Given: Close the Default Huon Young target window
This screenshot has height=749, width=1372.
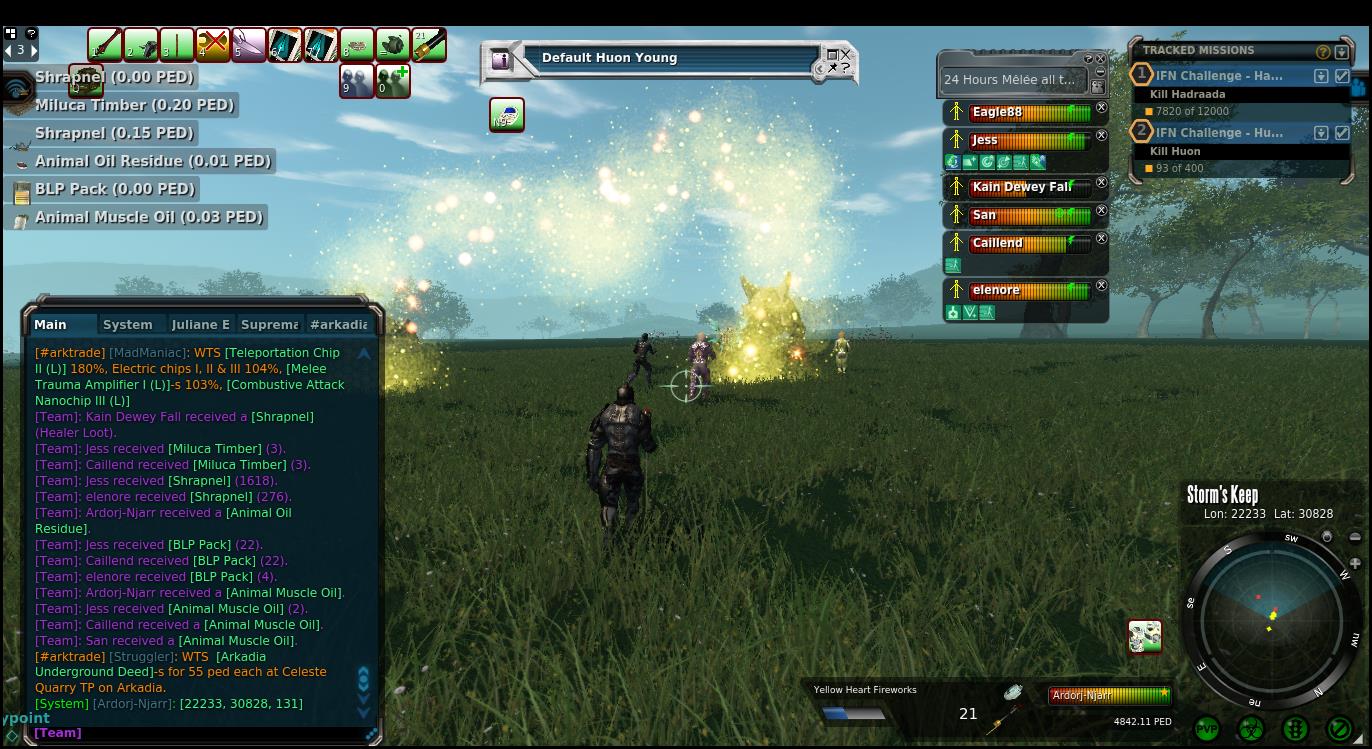Looking at the screenshot, I should click(846, 55).
